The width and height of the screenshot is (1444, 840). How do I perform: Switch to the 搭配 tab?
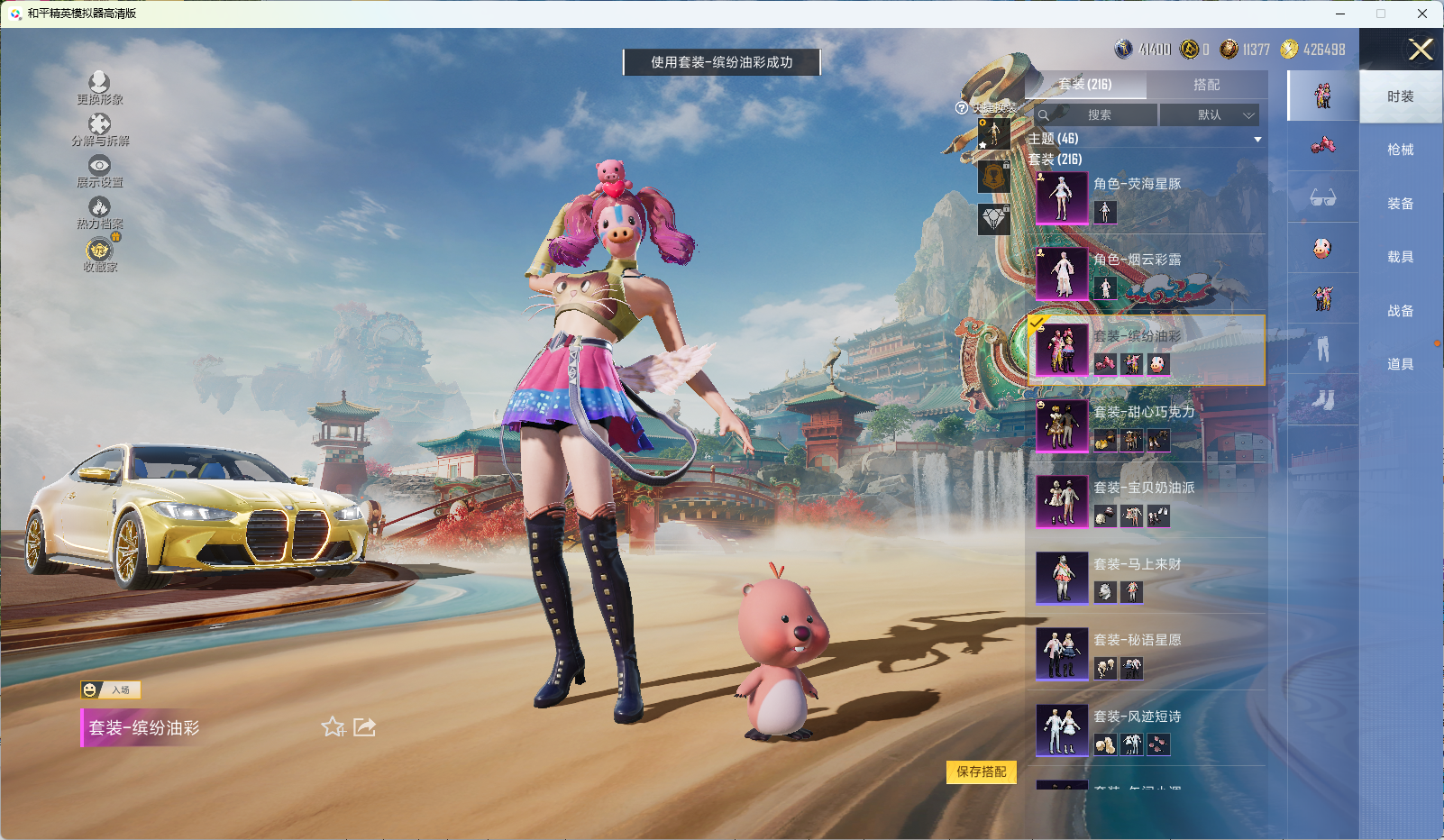pos(1206,85)
